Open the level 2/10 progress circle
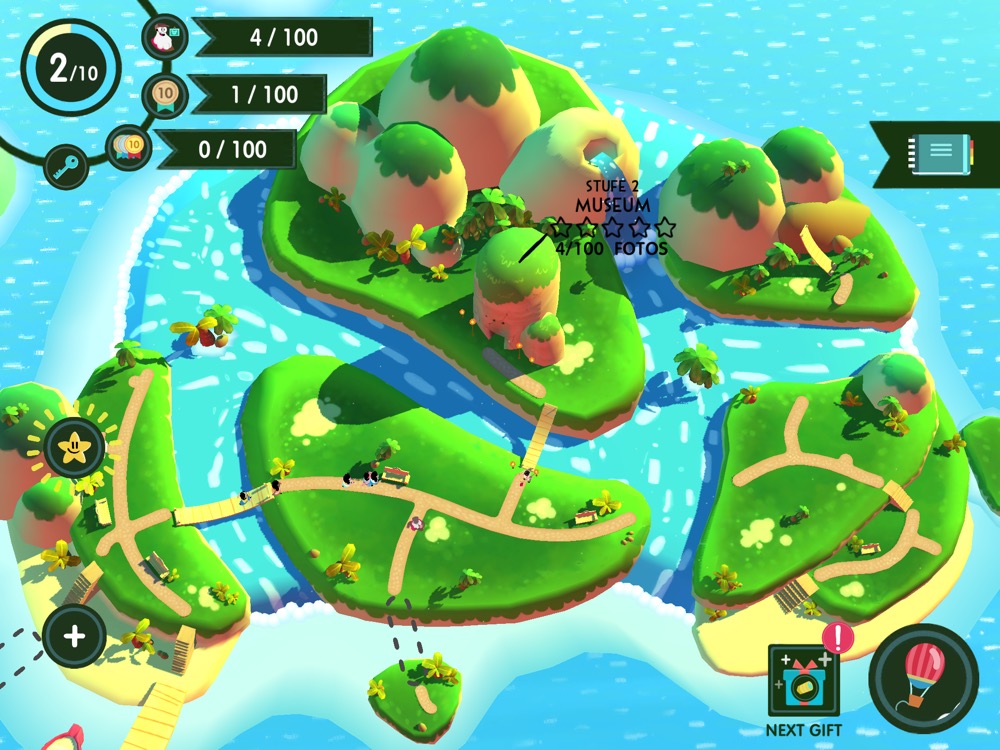The width and height of the screenshot is (1000, 750). coord(72,68)
